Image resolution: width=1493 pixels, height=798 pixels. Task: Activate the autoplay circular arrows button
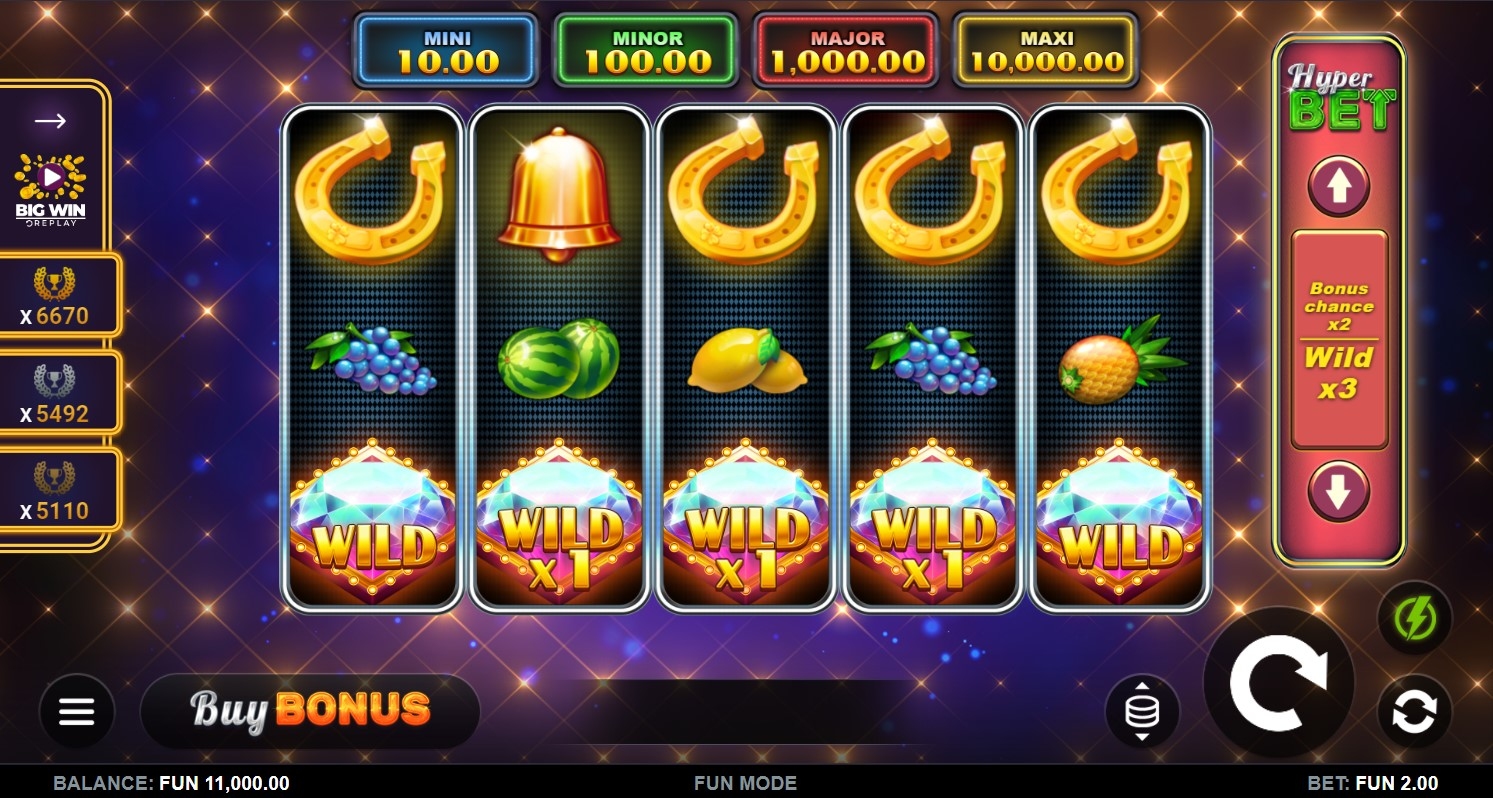[1414, 712]
